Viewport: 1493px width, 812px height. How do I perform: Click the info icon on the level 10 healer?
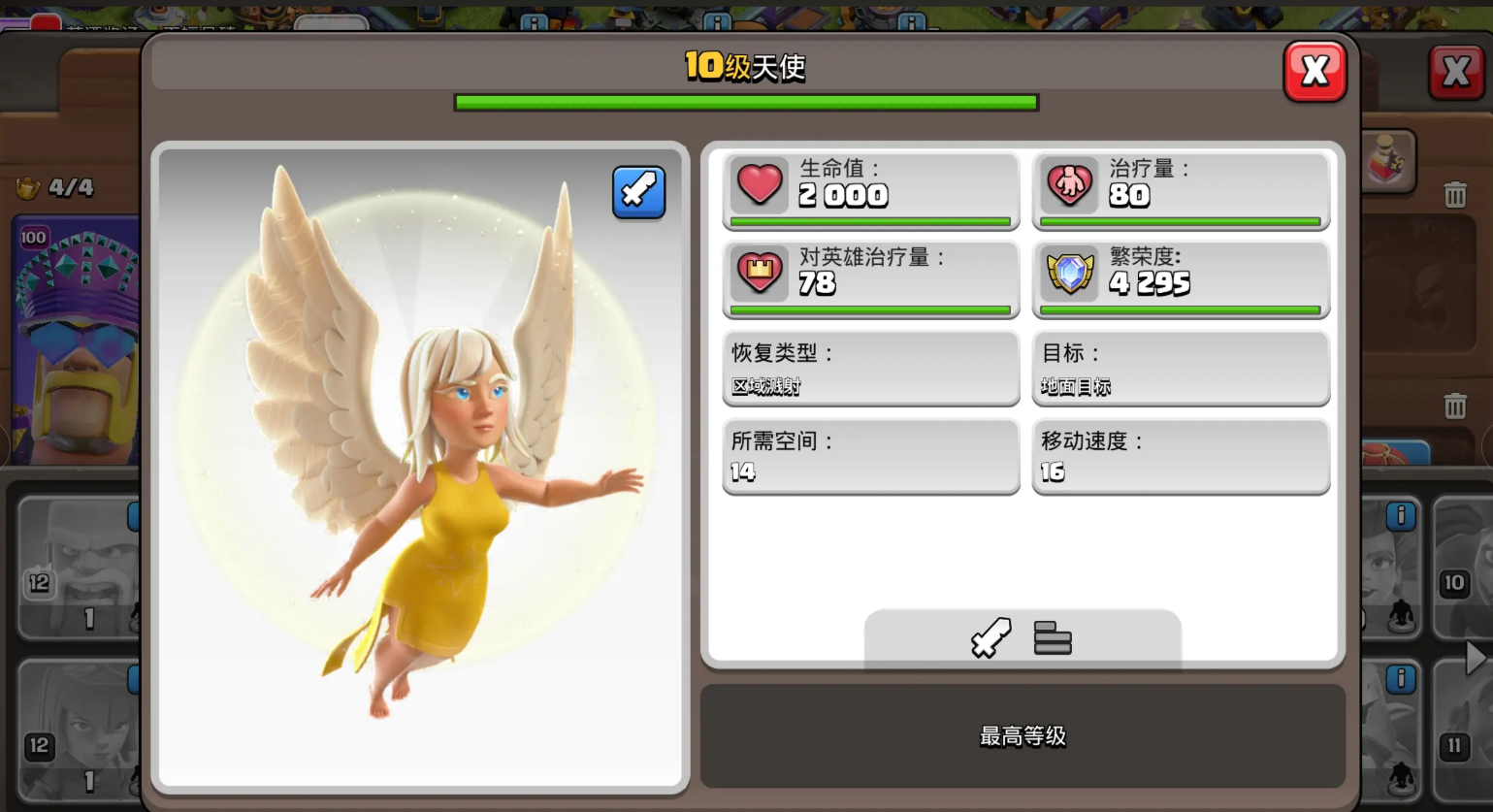coord(1400,516)
